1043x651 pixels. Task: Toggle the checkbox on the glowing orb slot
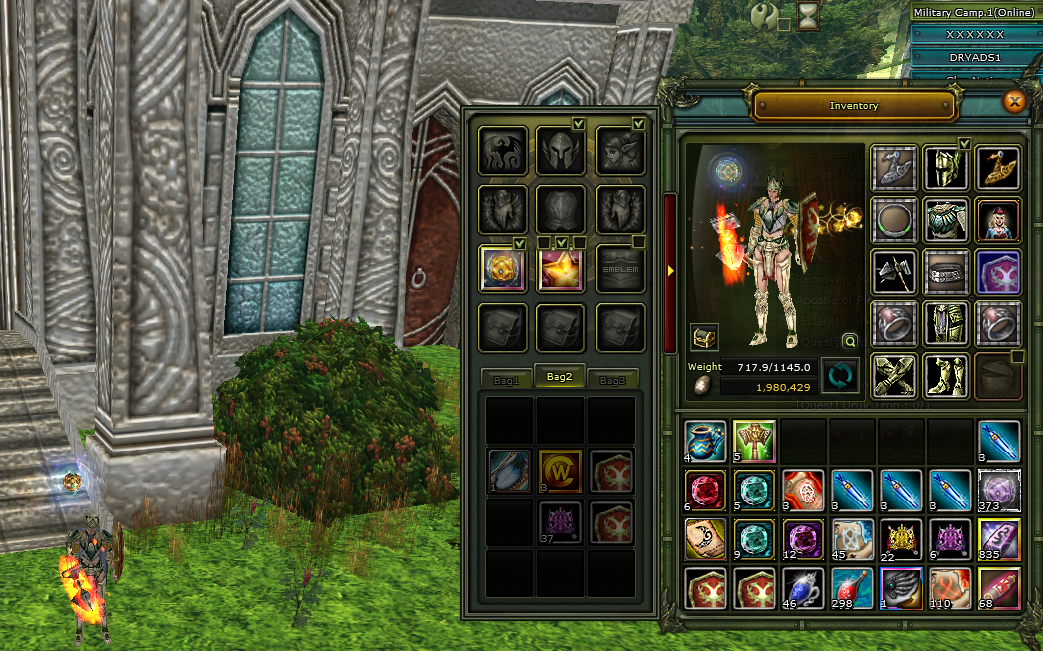click(x=520, y=243)
